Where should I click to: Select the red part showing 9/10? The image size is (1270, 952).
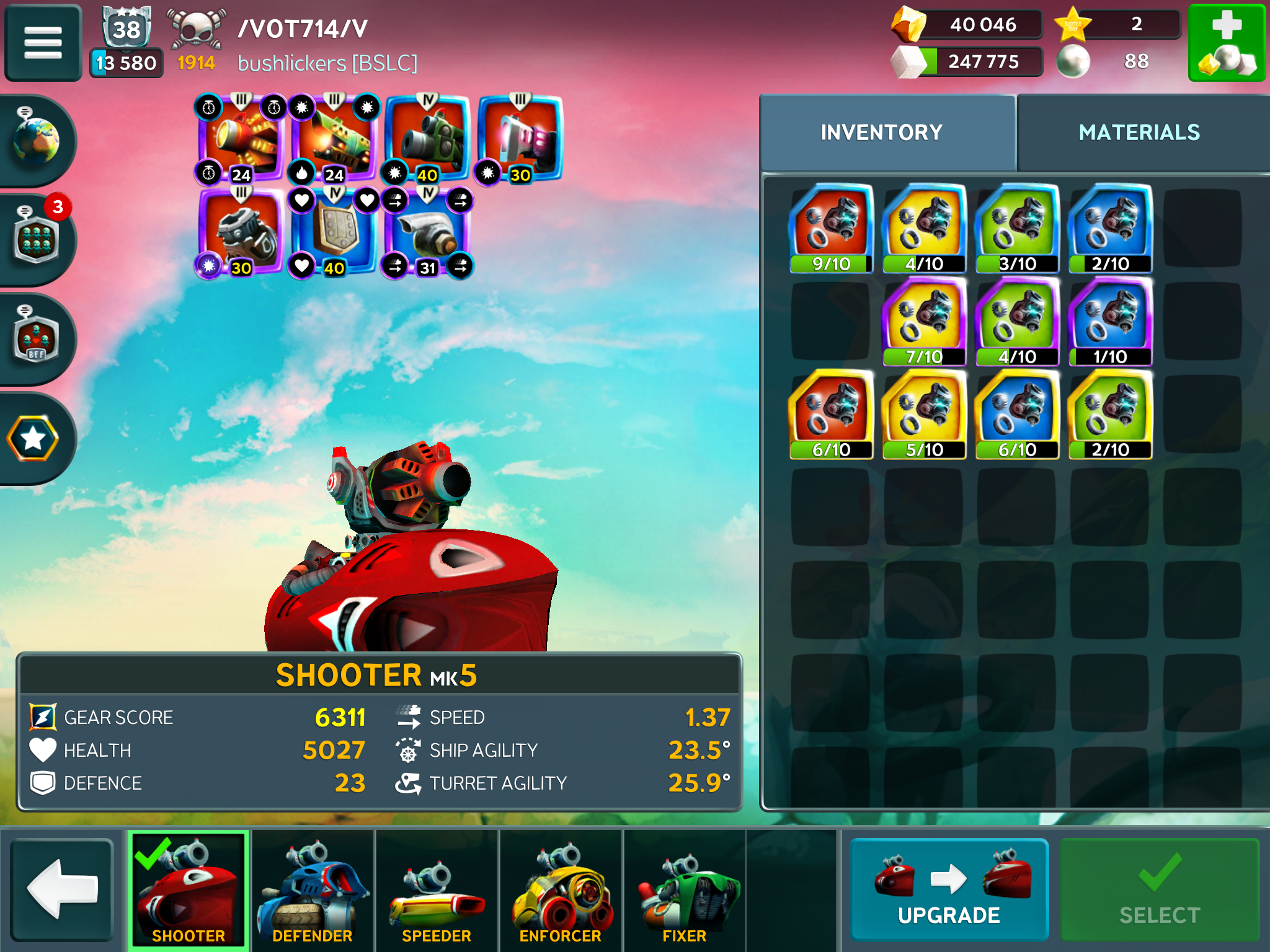coord(831,228)
